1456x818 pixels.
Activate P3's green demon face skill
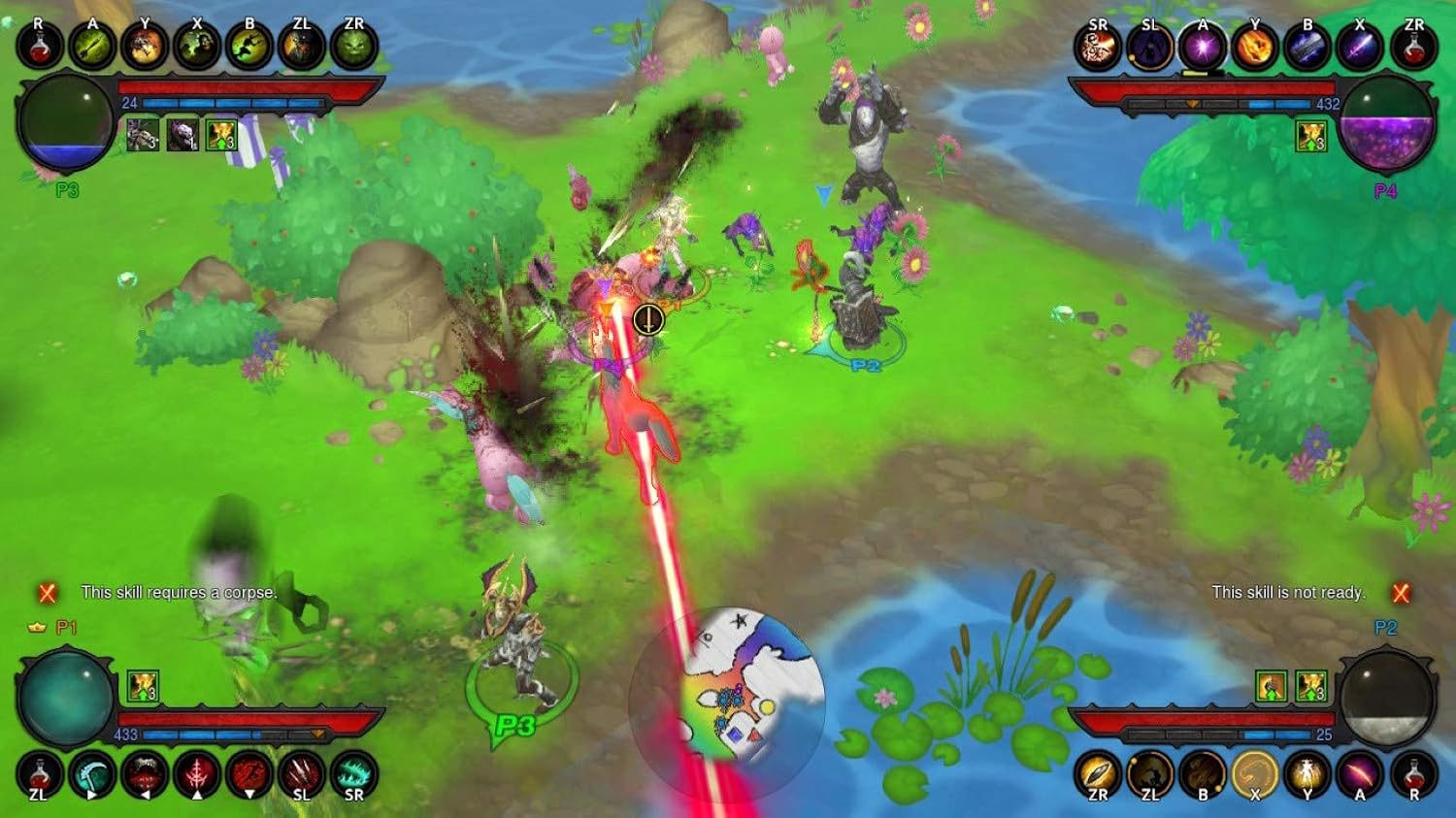354,46
